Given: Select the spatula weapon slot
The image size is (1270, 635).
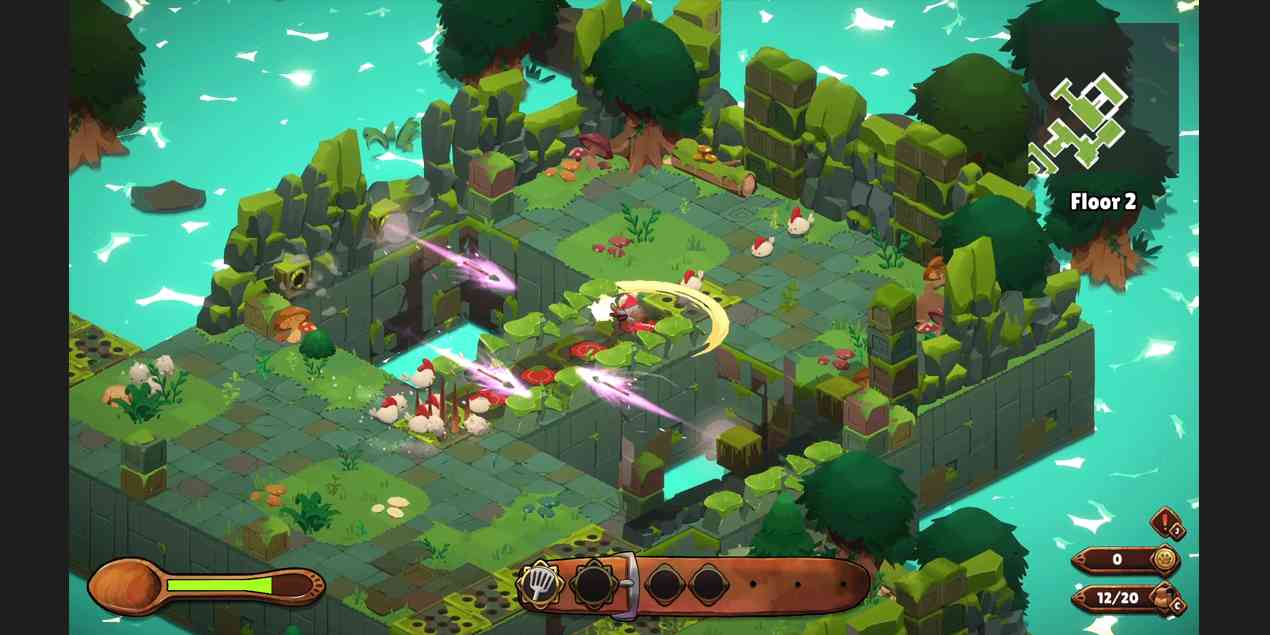Looking at the screenshot, I should (x=539, y=585).
